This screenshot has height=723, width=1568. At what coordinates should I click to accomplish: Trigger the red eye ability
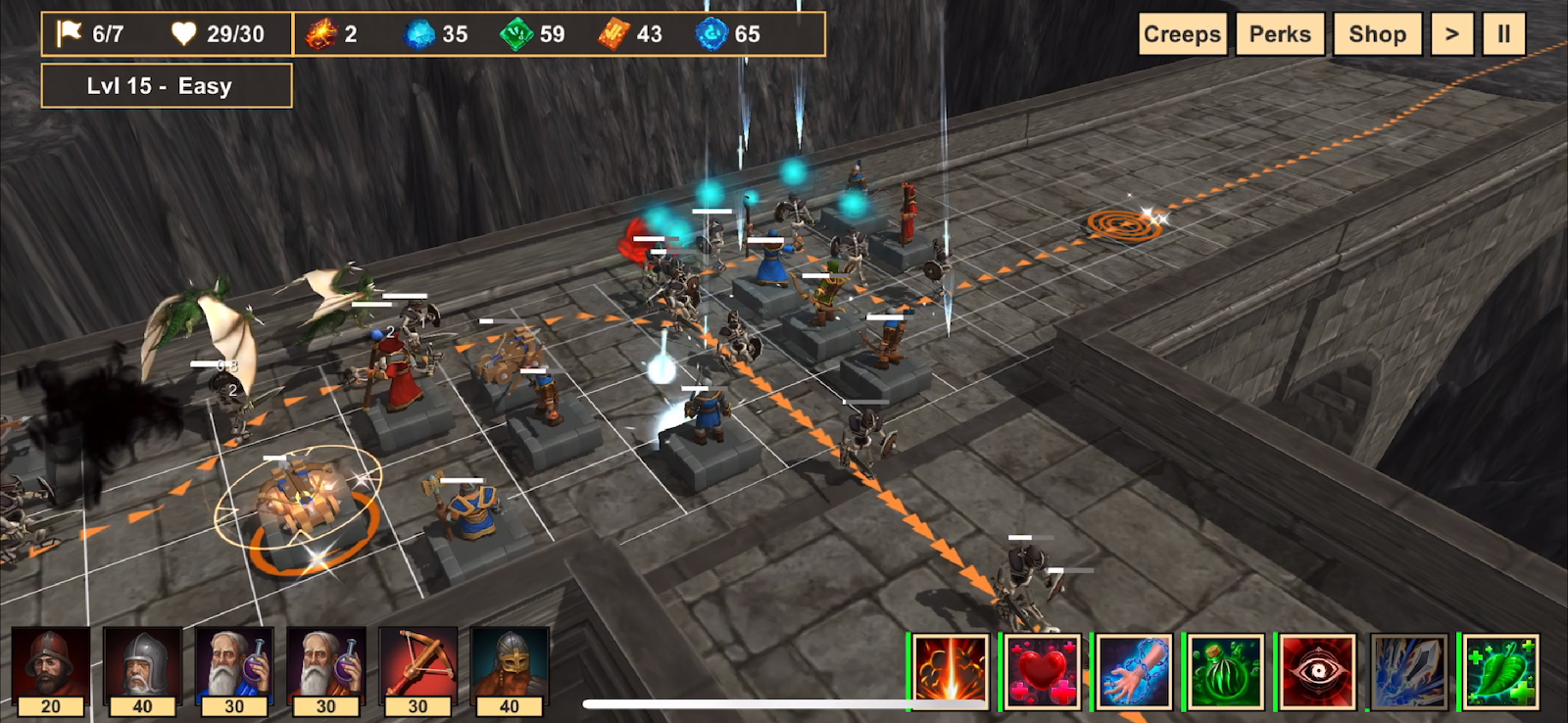click(x=1317, y=671)
